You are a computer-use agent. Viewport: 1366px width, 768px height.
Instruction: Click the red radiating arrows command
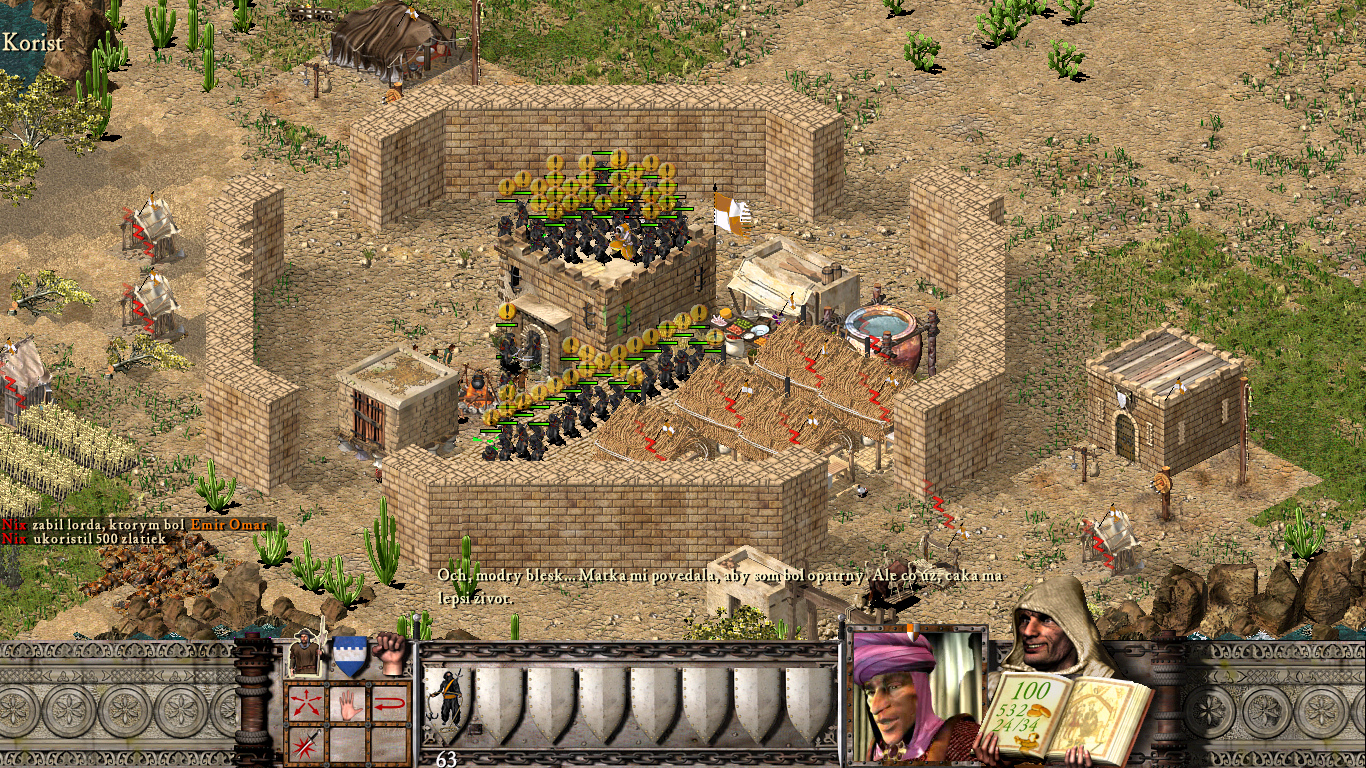(x=304, y=704)
